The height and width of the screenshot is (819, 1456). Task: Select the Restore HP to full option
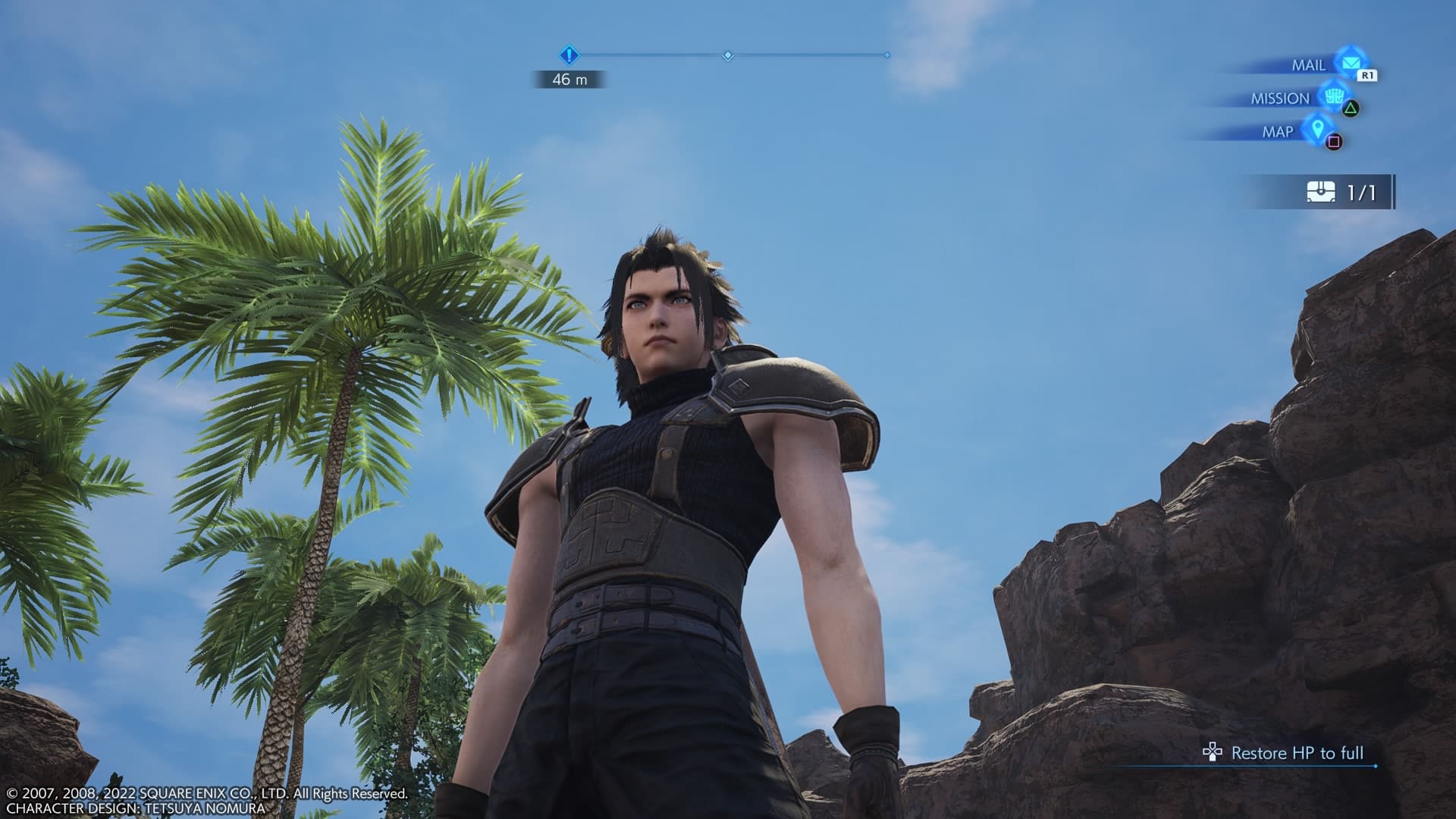tap(1297, 753)
